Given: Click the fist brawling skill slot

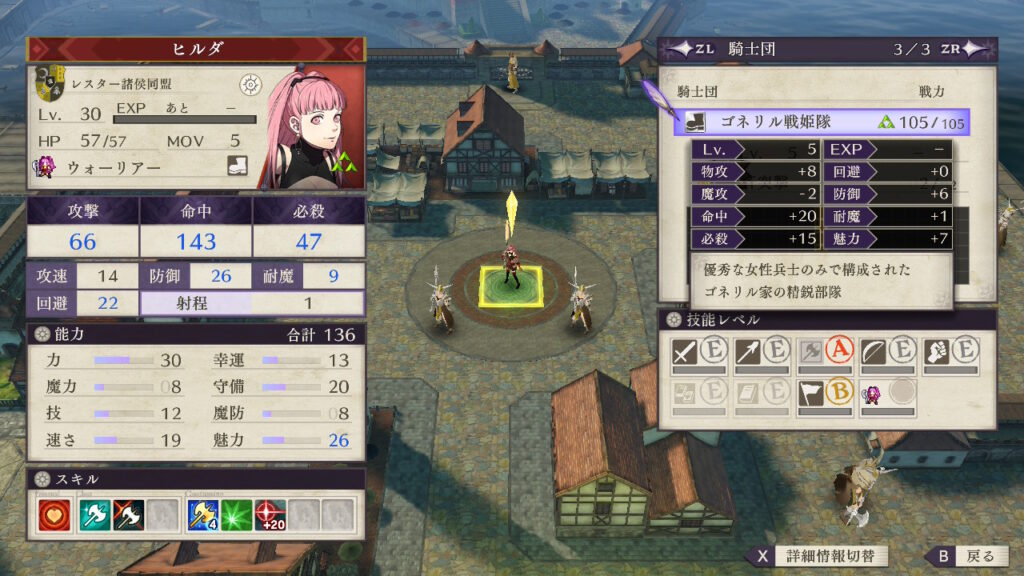Looking at the screenshot, I should [x=951, y=352].
